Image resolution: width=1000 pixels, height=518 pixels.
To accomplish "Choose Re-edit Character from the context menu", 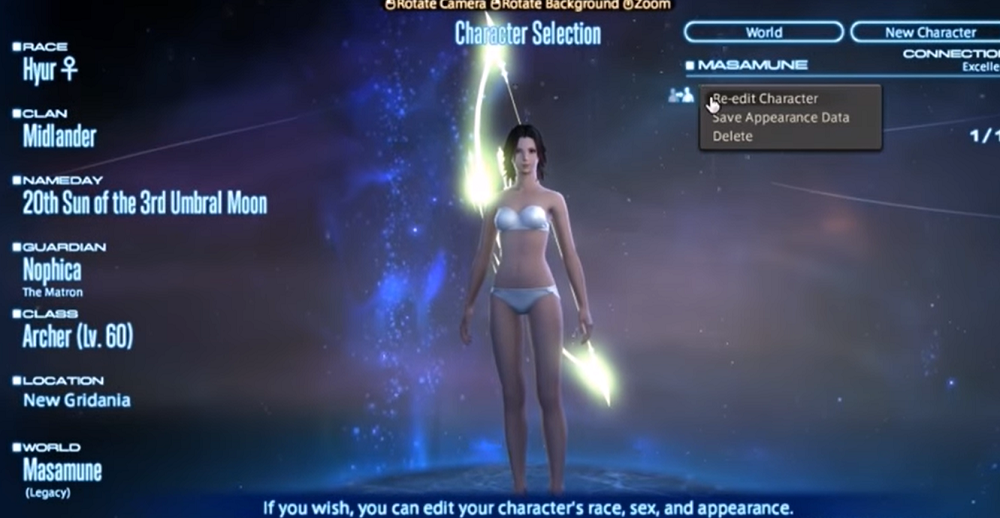I will [x=765, y=99].
